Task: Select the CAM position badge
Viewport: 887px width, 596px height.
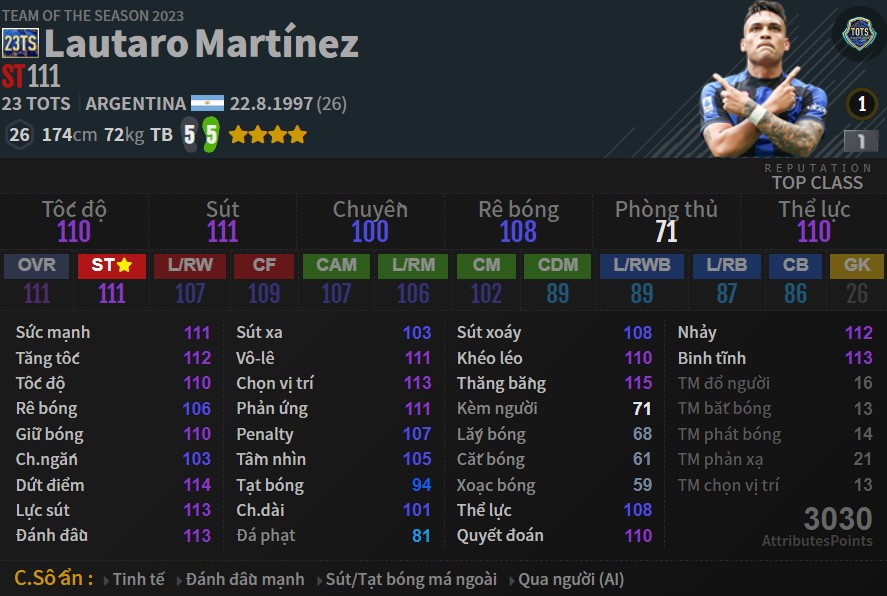Action: pos(336,266)
